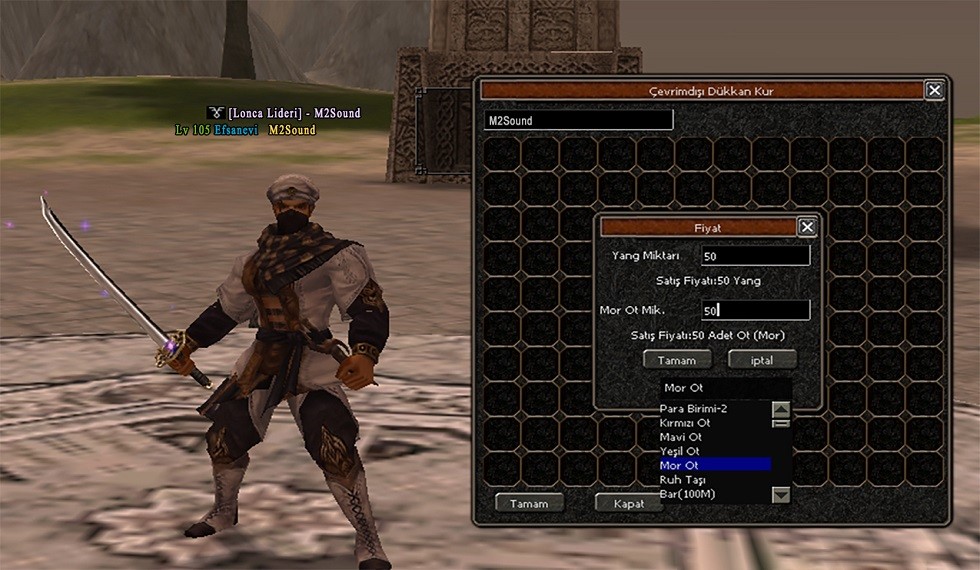The image size is (980, 570).
Task: Click the M2Sound shop name field
Action: [x=578, y=120]
